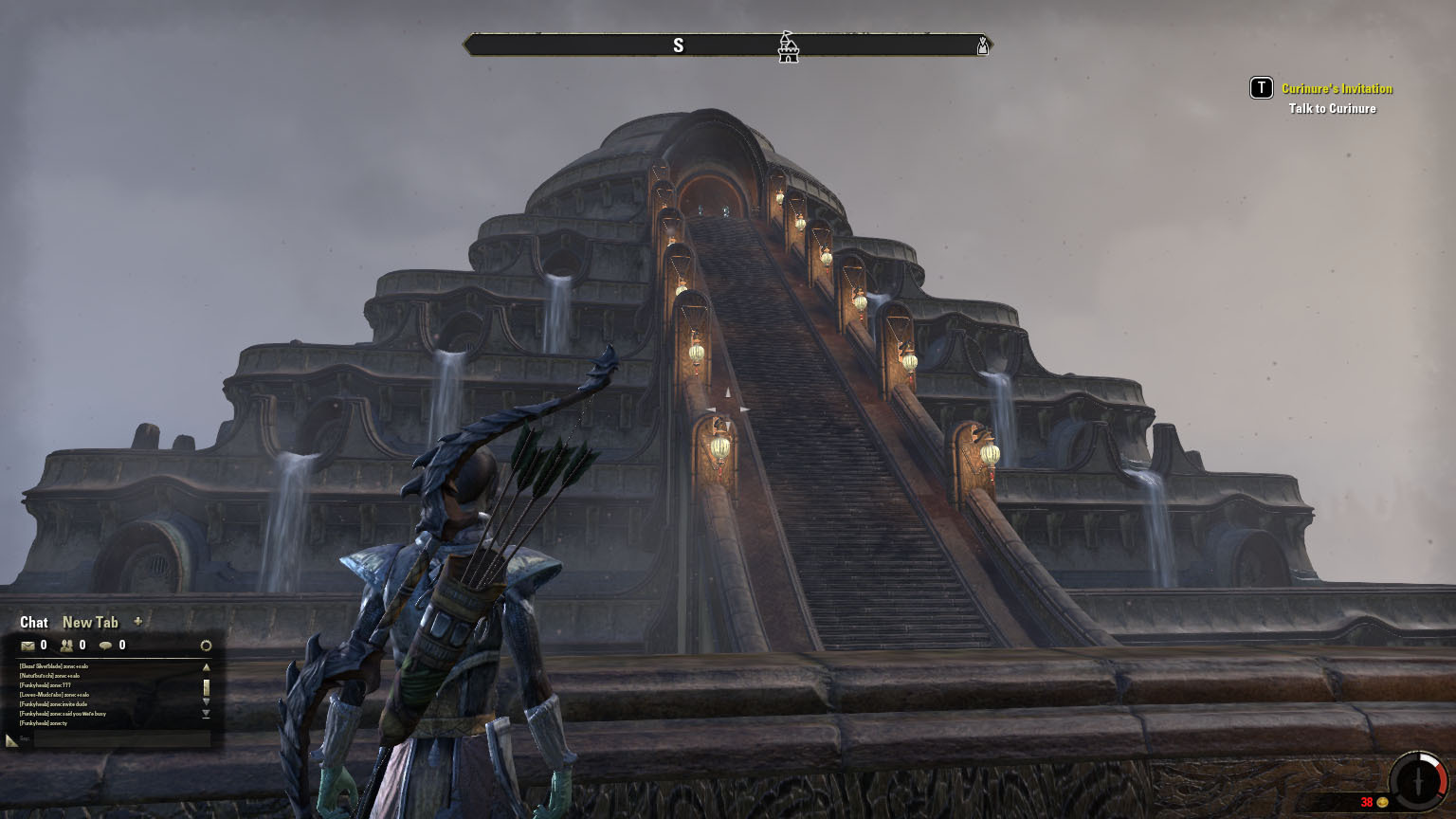Screen dimensions: 1456x819
Task: Select the Curinure's Invitation quest tracker
Action: coord(1337,88)
